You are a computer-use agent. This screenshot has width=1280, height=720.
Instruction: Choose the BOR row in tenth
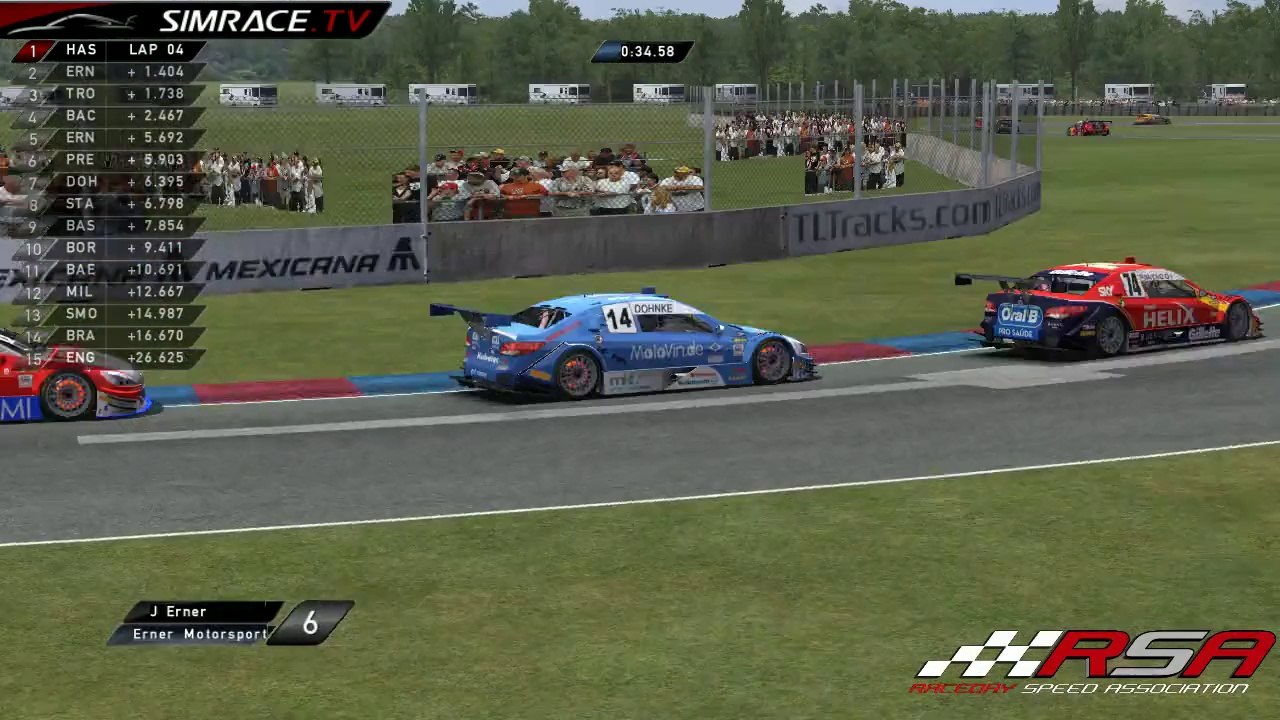coord(108,248)
